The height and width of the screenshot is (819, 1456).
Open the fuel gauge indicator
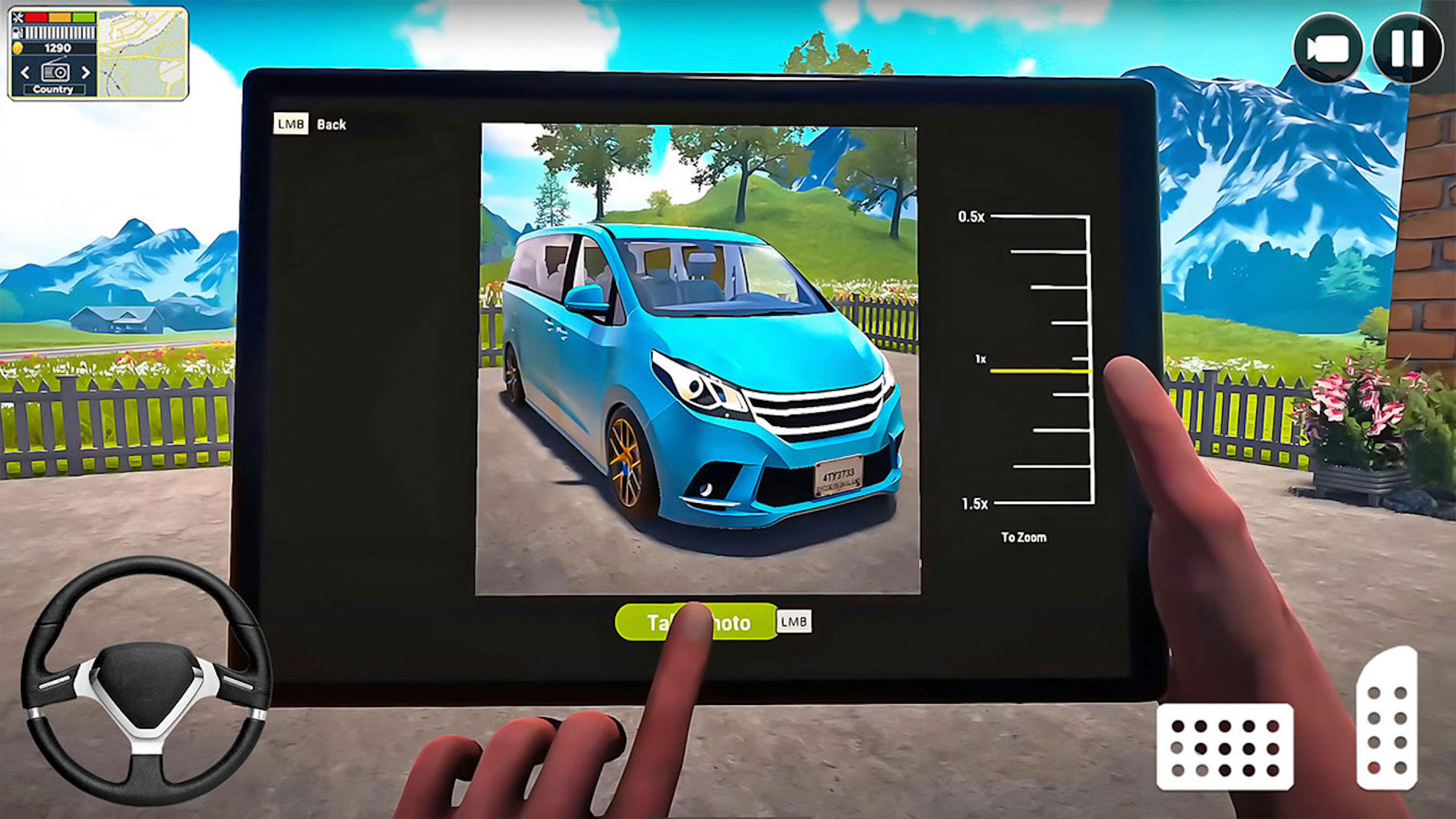click(x=18, y=32)
